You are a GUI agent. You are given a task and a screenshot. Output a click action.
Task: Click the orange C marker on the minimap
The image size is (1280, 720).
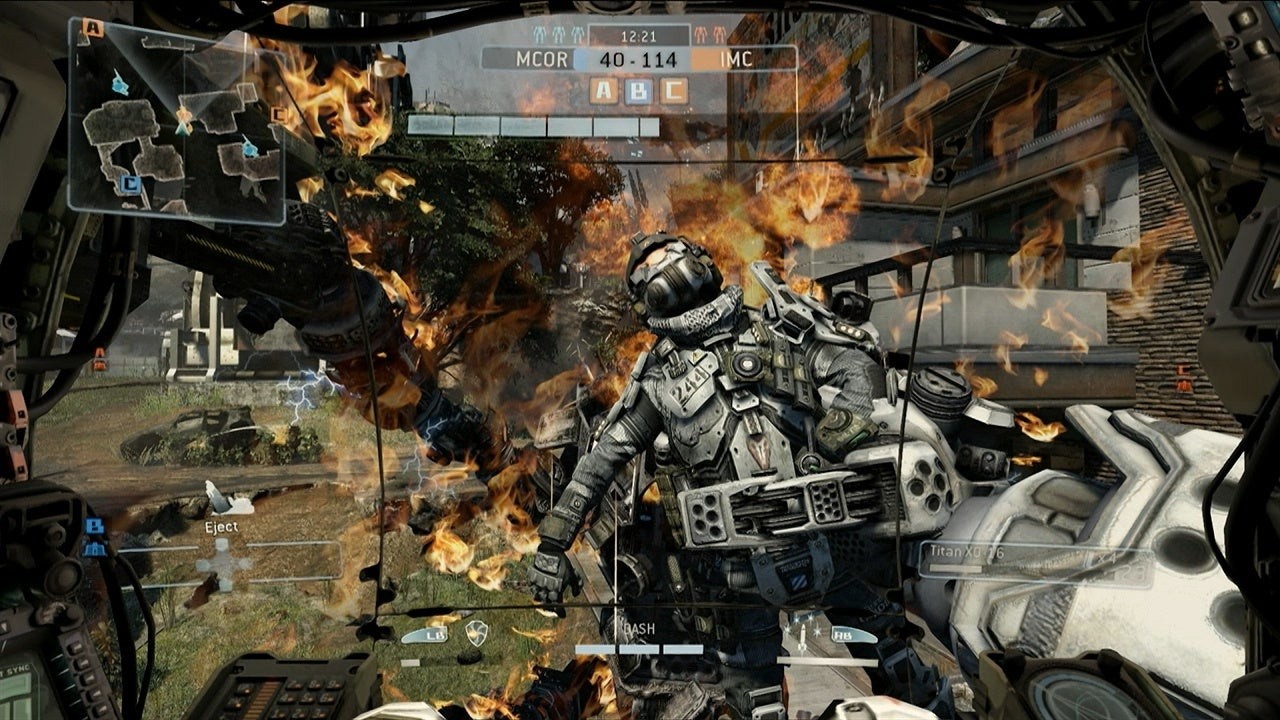point(278,114)
